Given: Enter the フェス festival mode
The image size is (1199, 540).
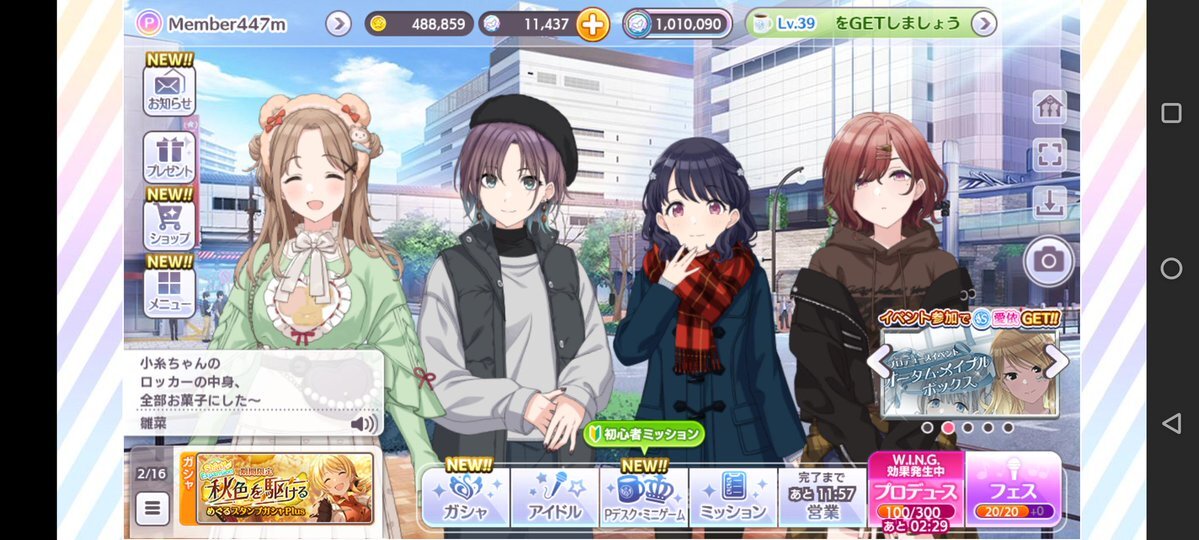Looking at the screenshot, I should pos(1013,490).
